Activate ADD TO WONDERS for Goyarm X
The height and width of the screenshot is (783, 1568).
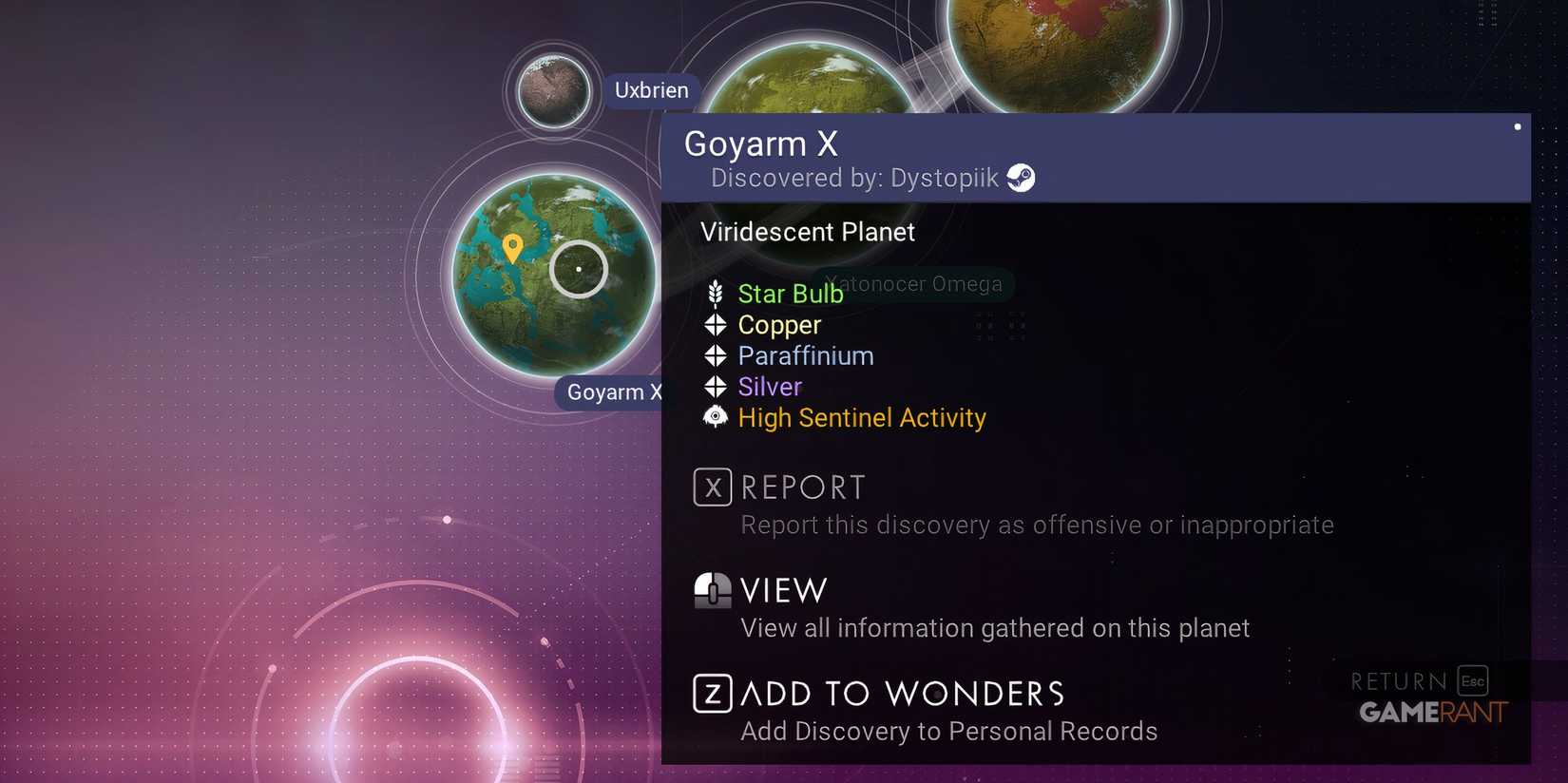903,693
